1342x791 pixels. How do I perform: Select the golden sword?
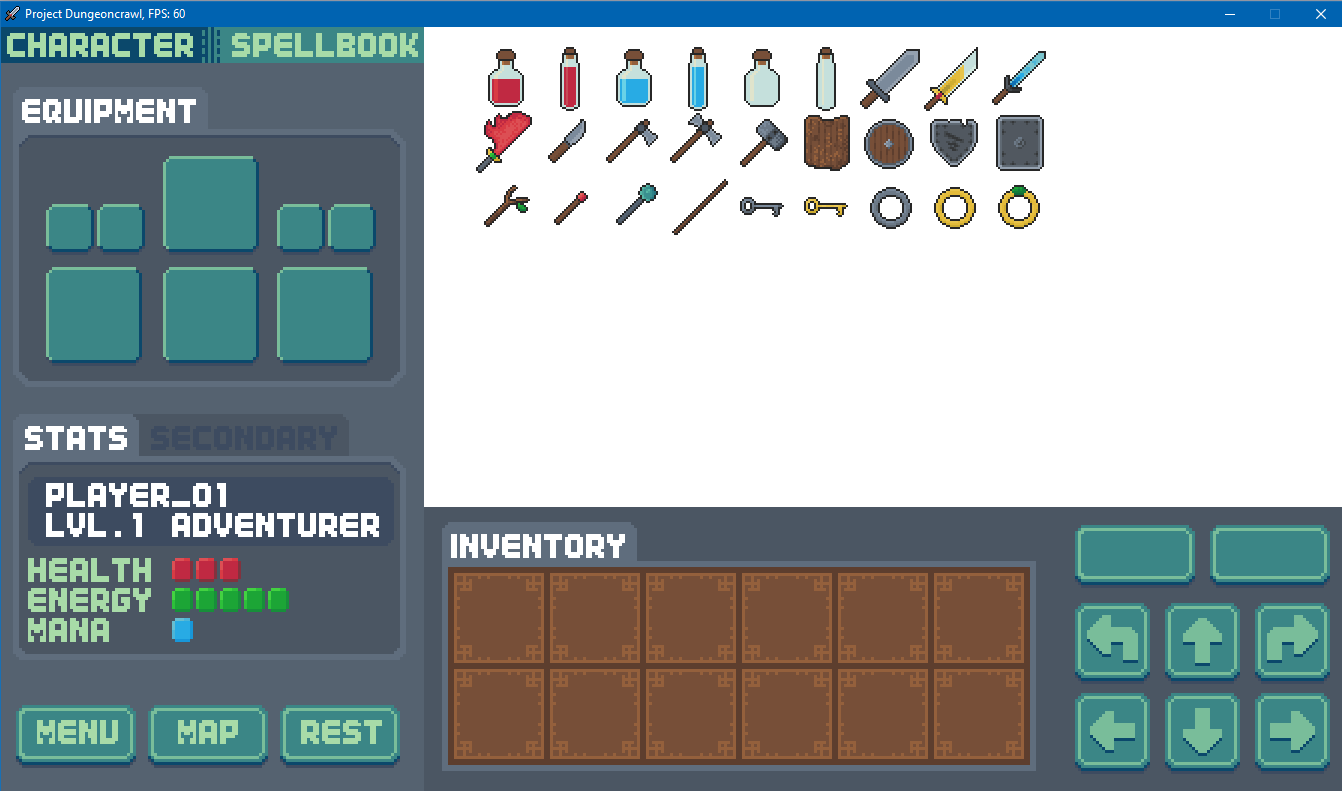[x=951, y=78]
